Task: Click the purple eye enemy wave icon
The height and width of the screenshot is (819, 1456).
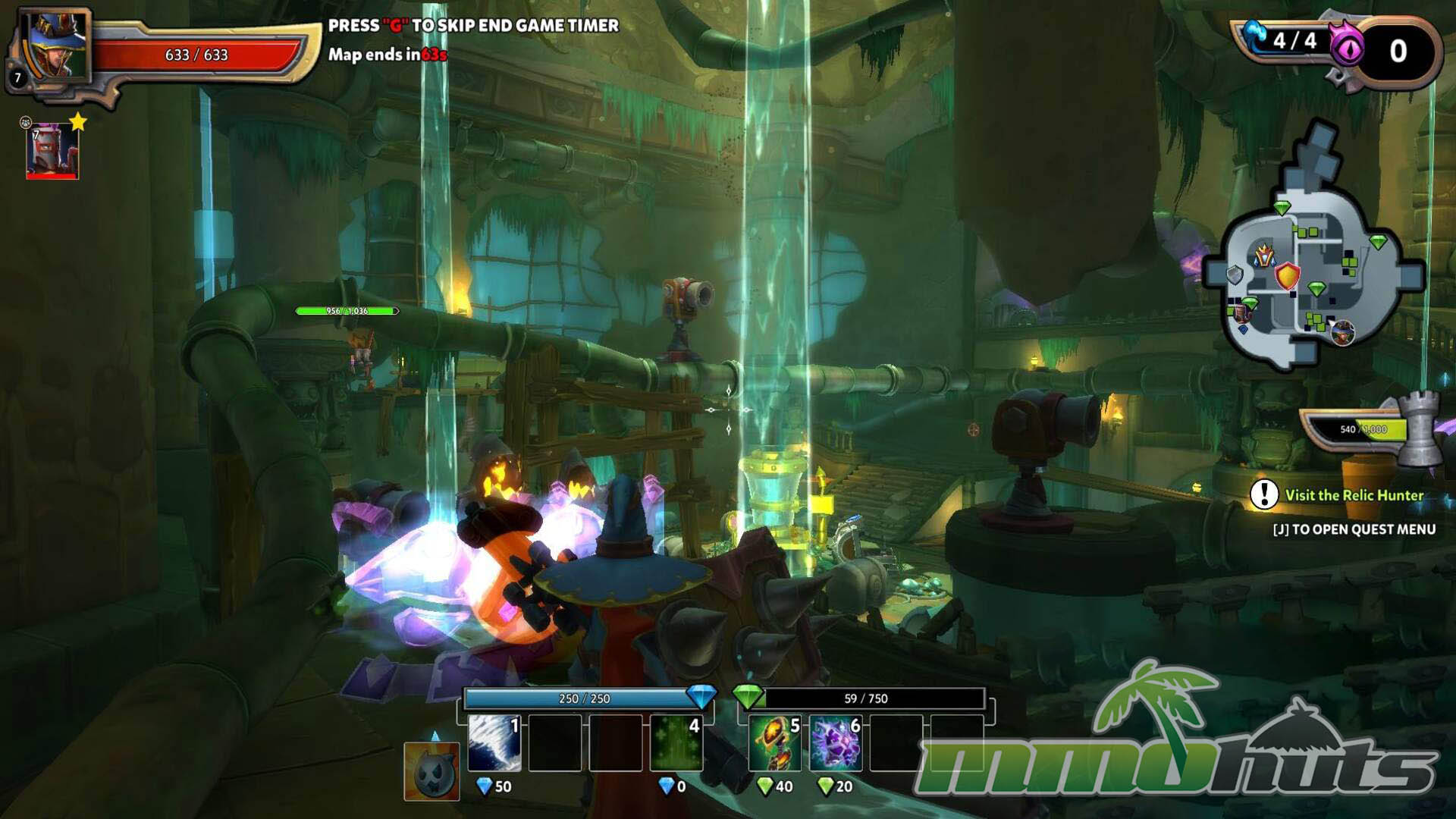Action: (1347, 50)
